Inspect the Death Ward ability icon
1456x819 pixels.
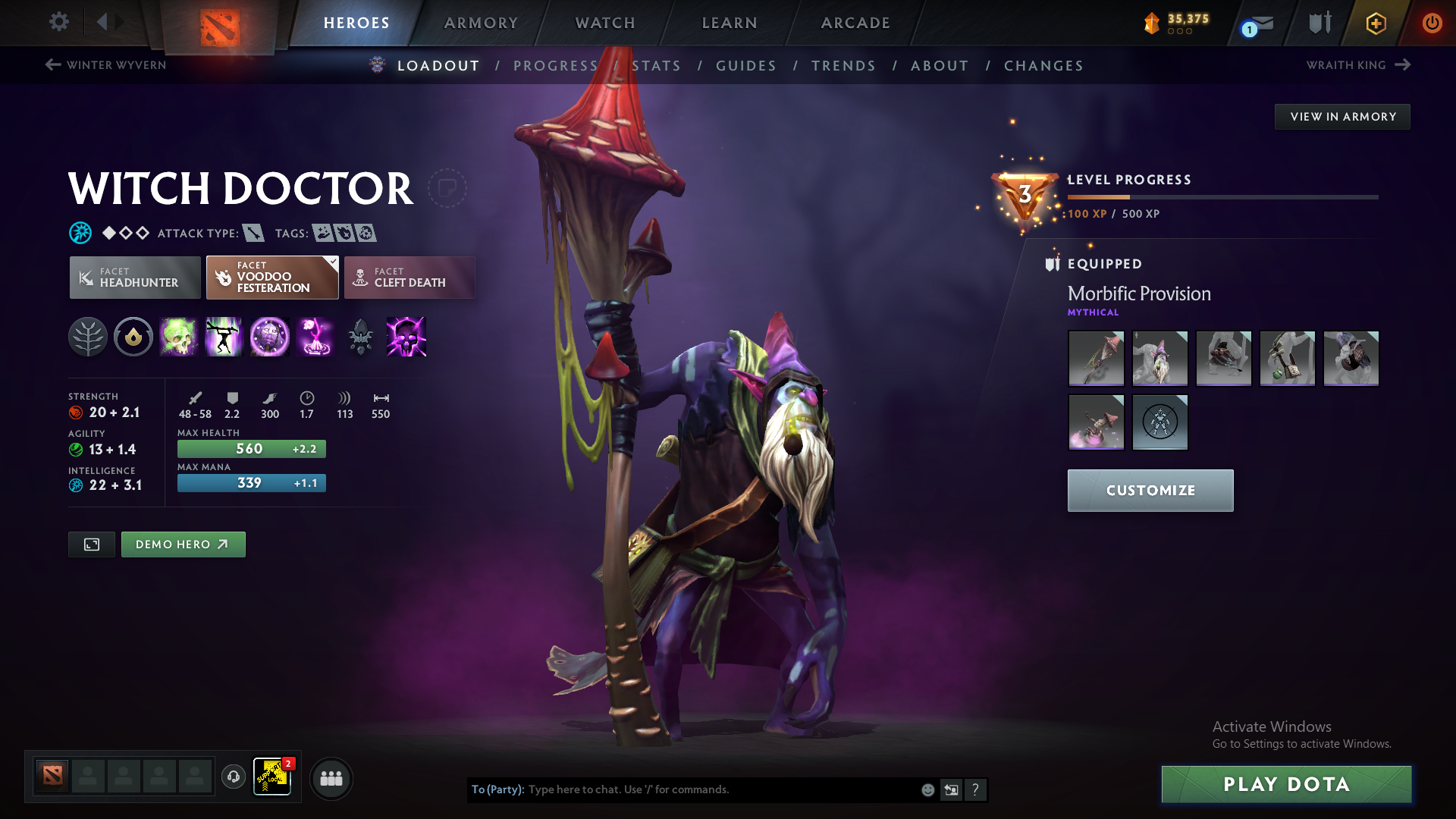[x=315, y=337]
